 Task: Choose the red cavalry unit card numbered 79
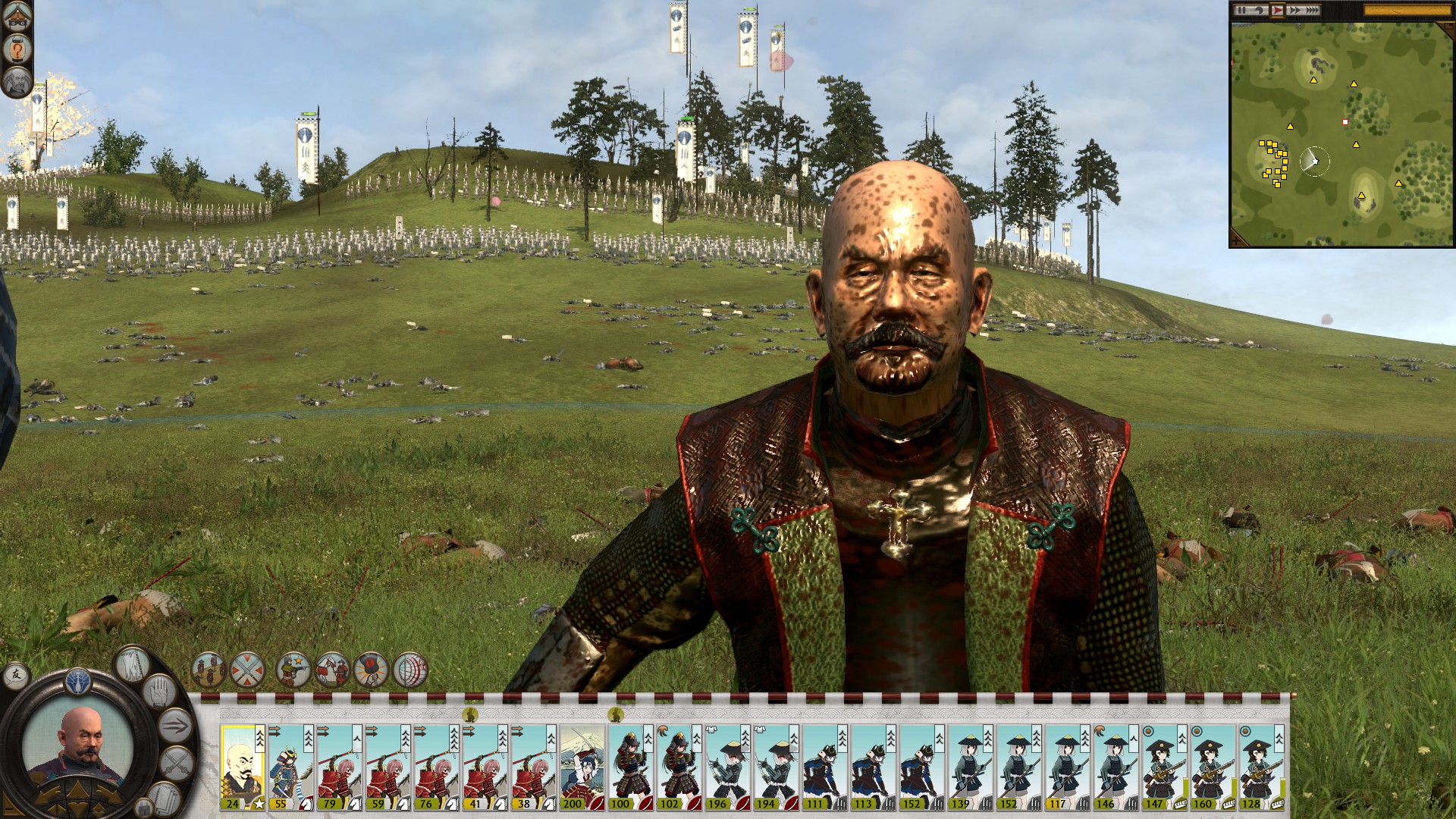pos(339,766)
